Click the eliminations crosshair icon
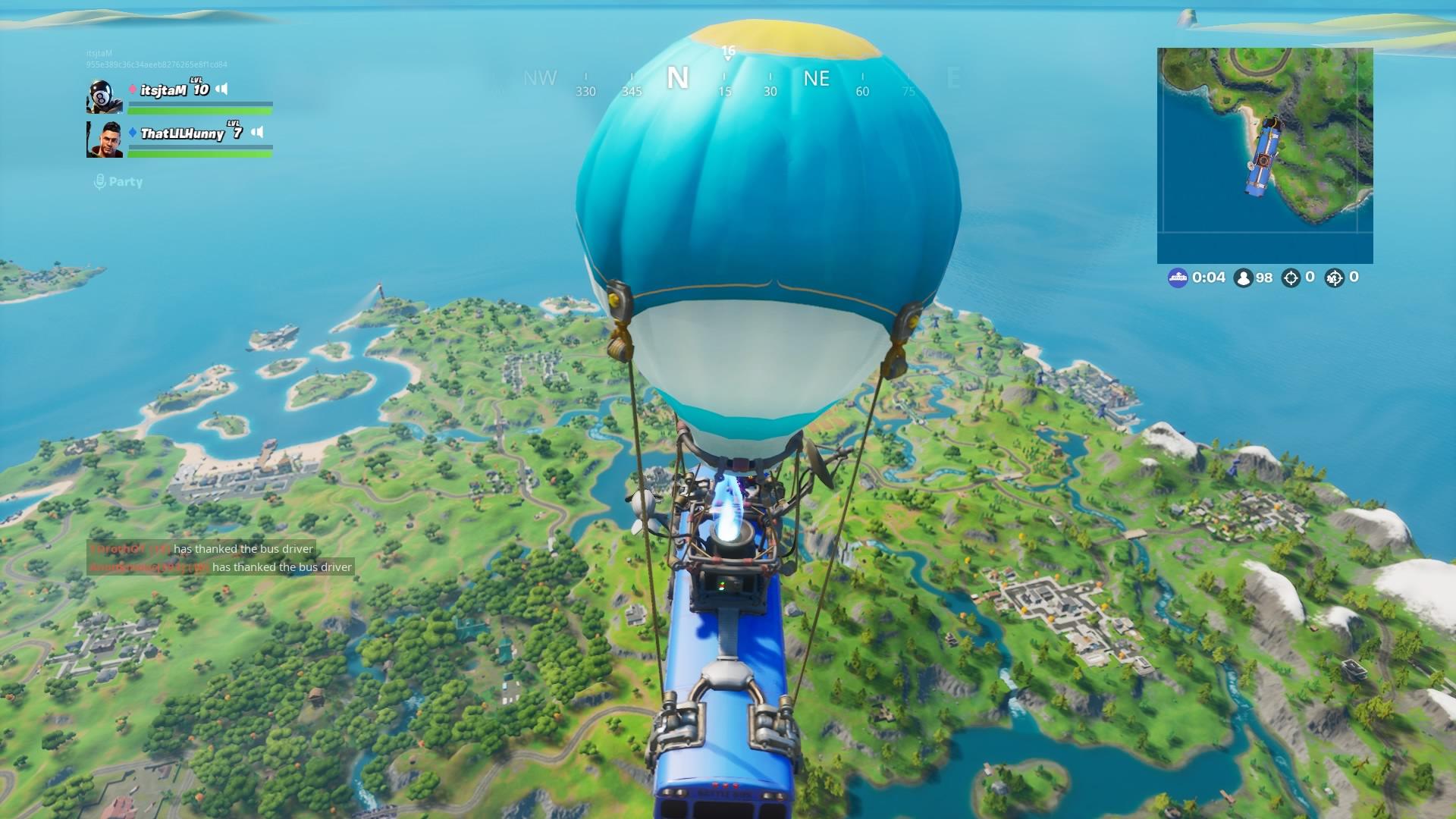 tap(1292, 278)
